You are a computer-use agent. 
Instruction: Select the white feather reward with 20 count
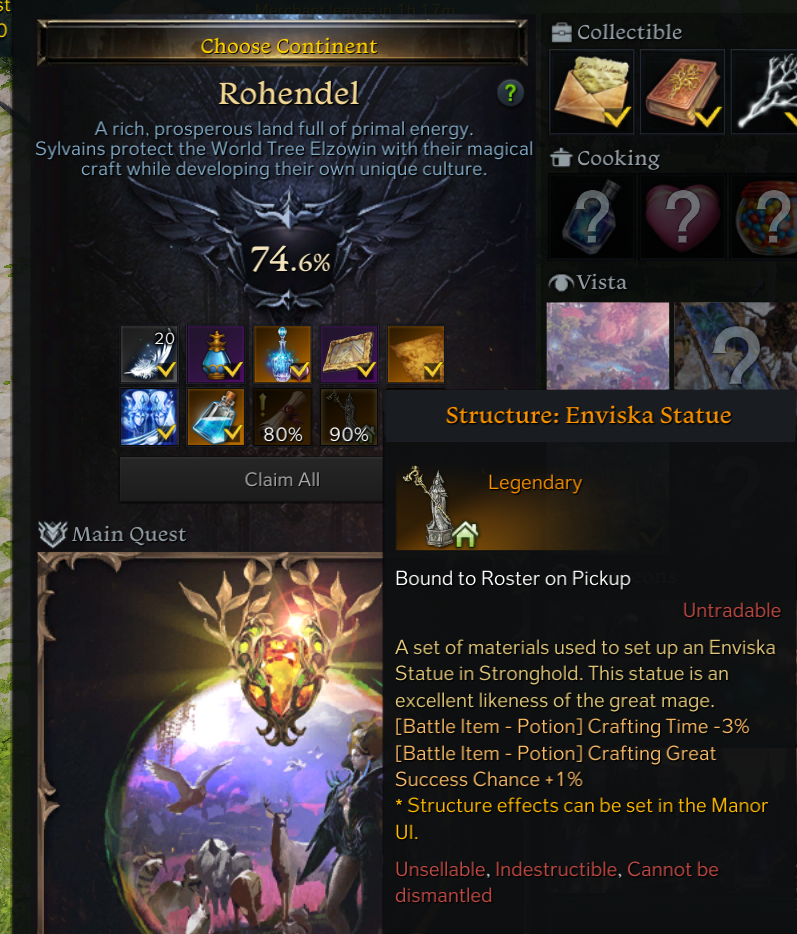click(149, 355)
